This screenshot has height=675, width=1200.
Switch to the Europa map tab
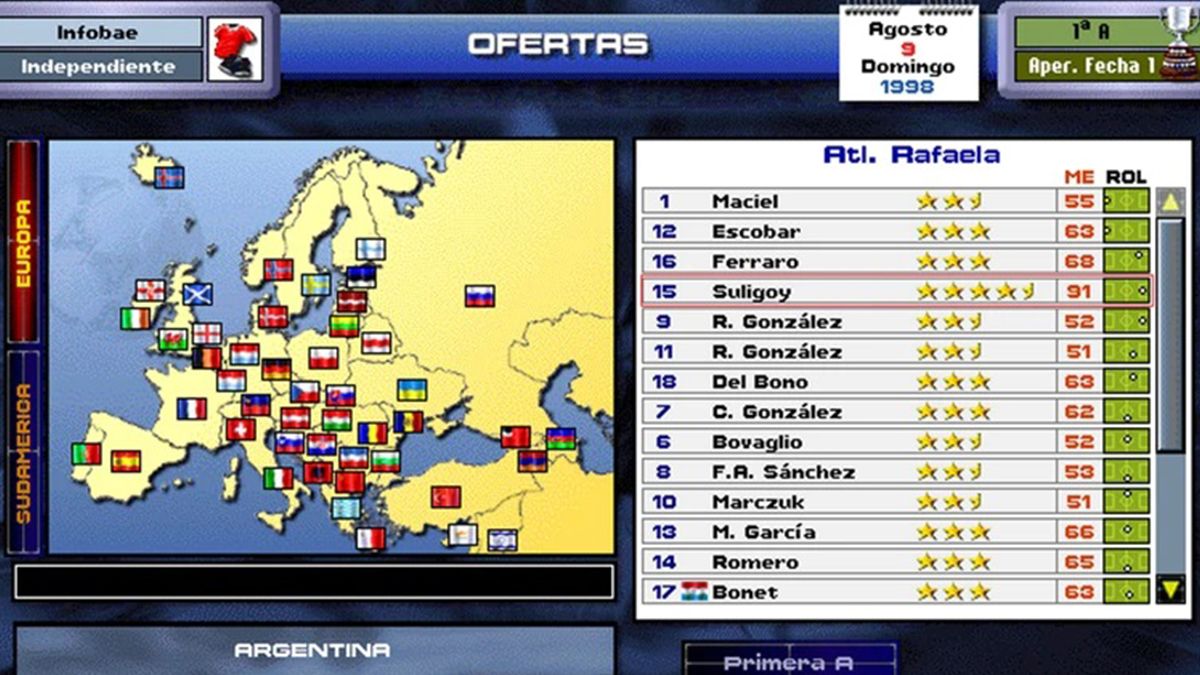tap(24, 243)
